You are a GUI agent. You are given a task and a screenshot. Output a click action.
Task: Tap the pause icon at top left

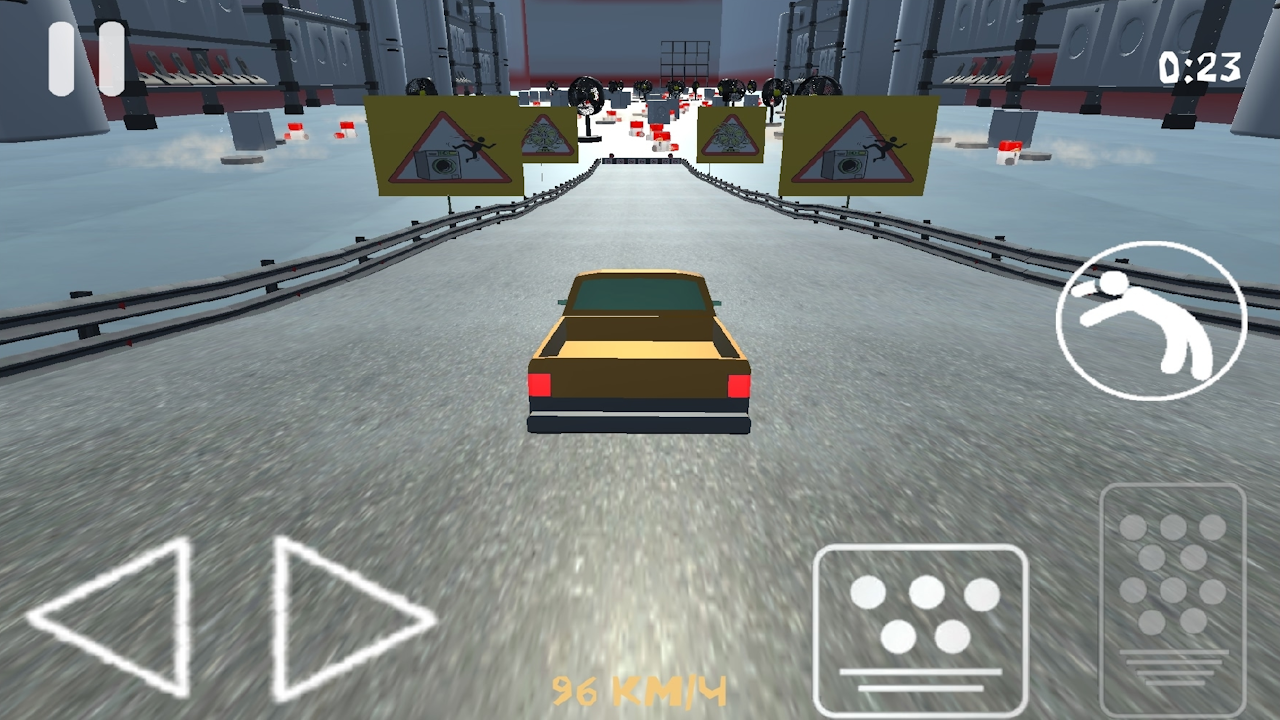[x=85, y=57]
